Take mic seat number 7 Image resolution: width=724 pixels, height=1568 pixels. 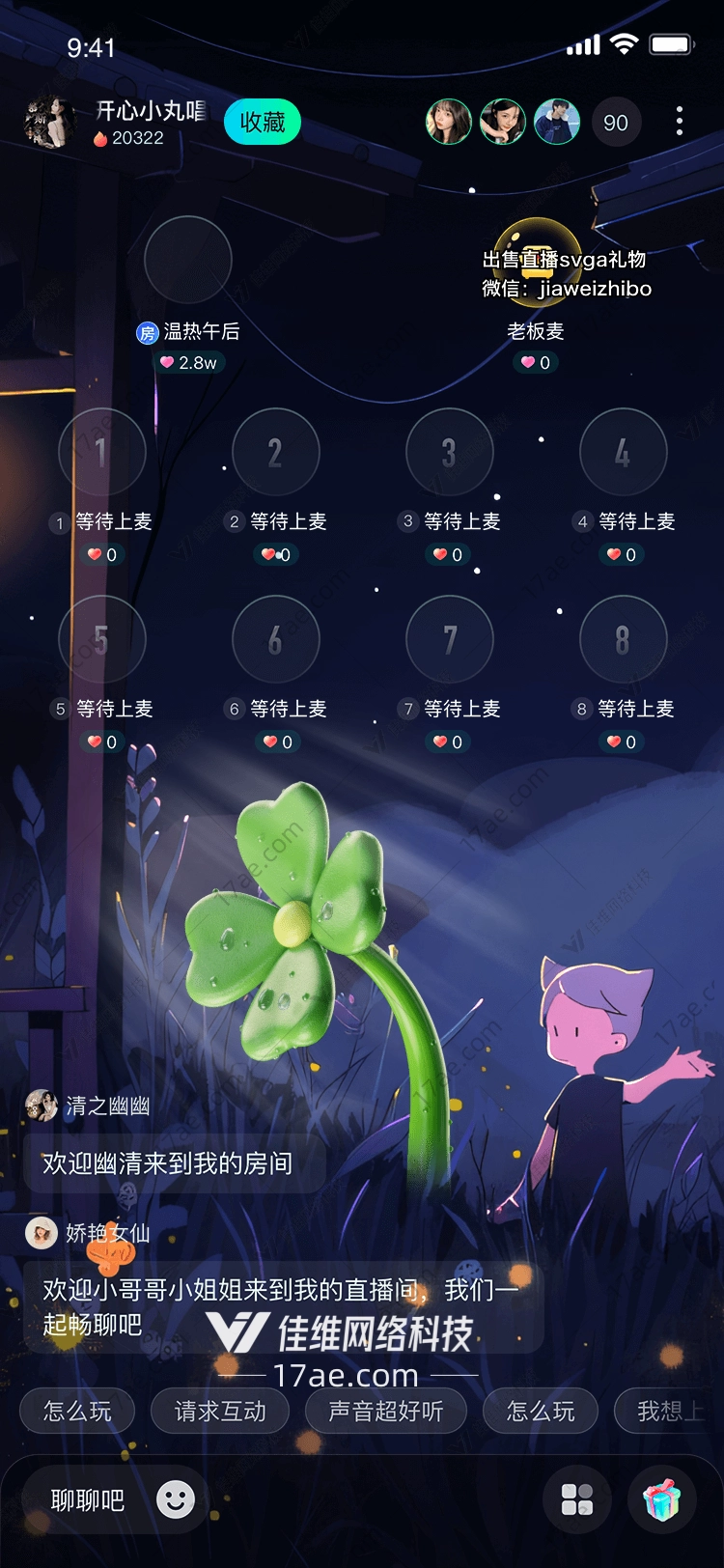(x=450, y=639)
